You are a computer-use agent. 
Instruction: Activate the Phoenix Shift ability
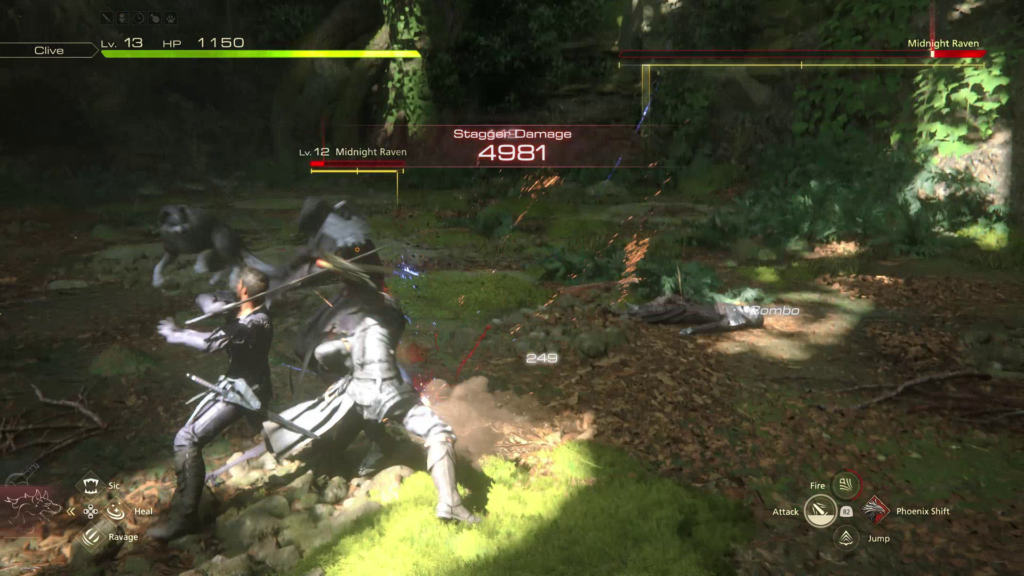point(876,511)
